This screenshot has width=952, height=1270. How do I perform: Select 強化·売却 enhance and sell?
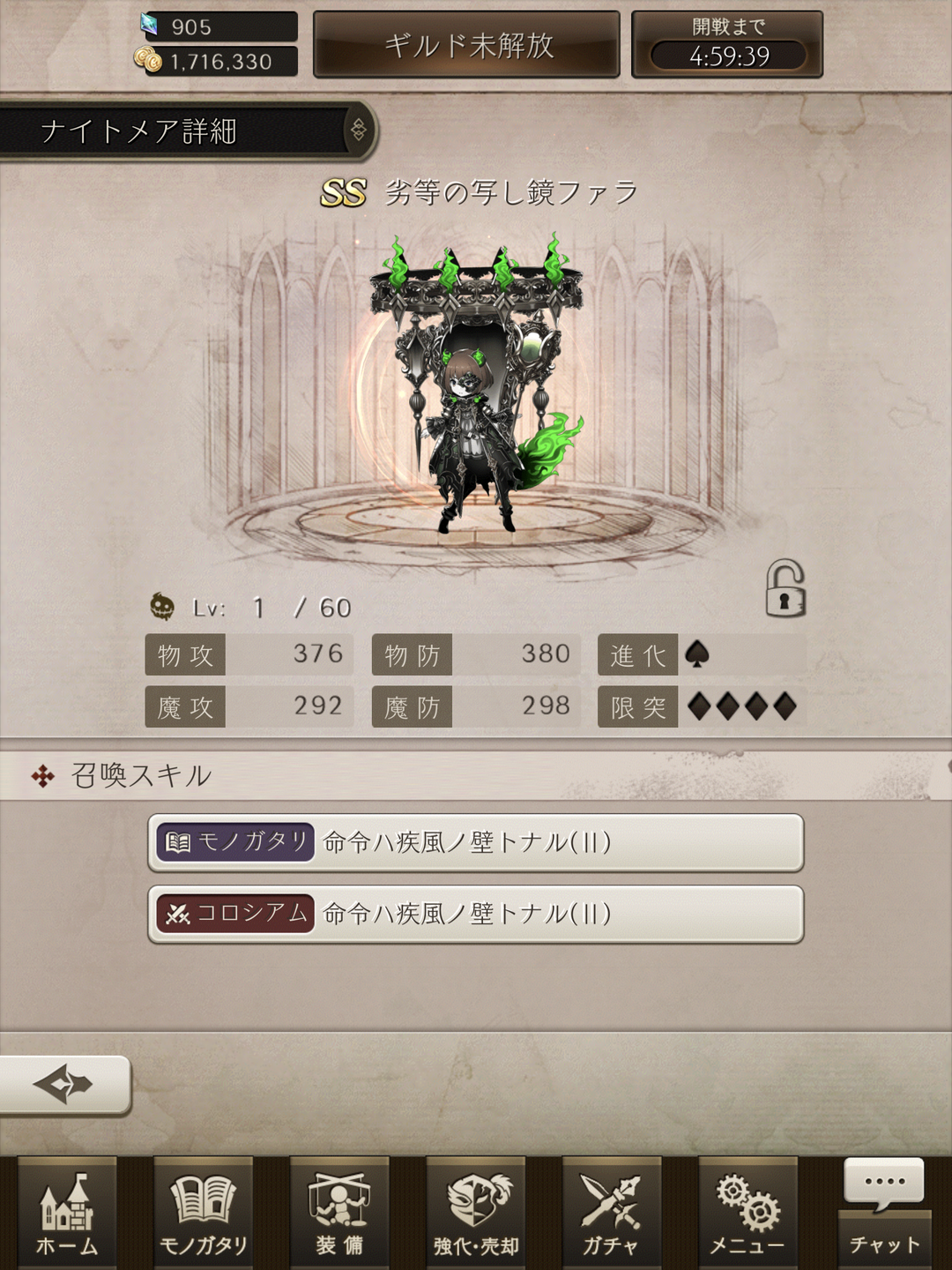(x=476, y=1214)
